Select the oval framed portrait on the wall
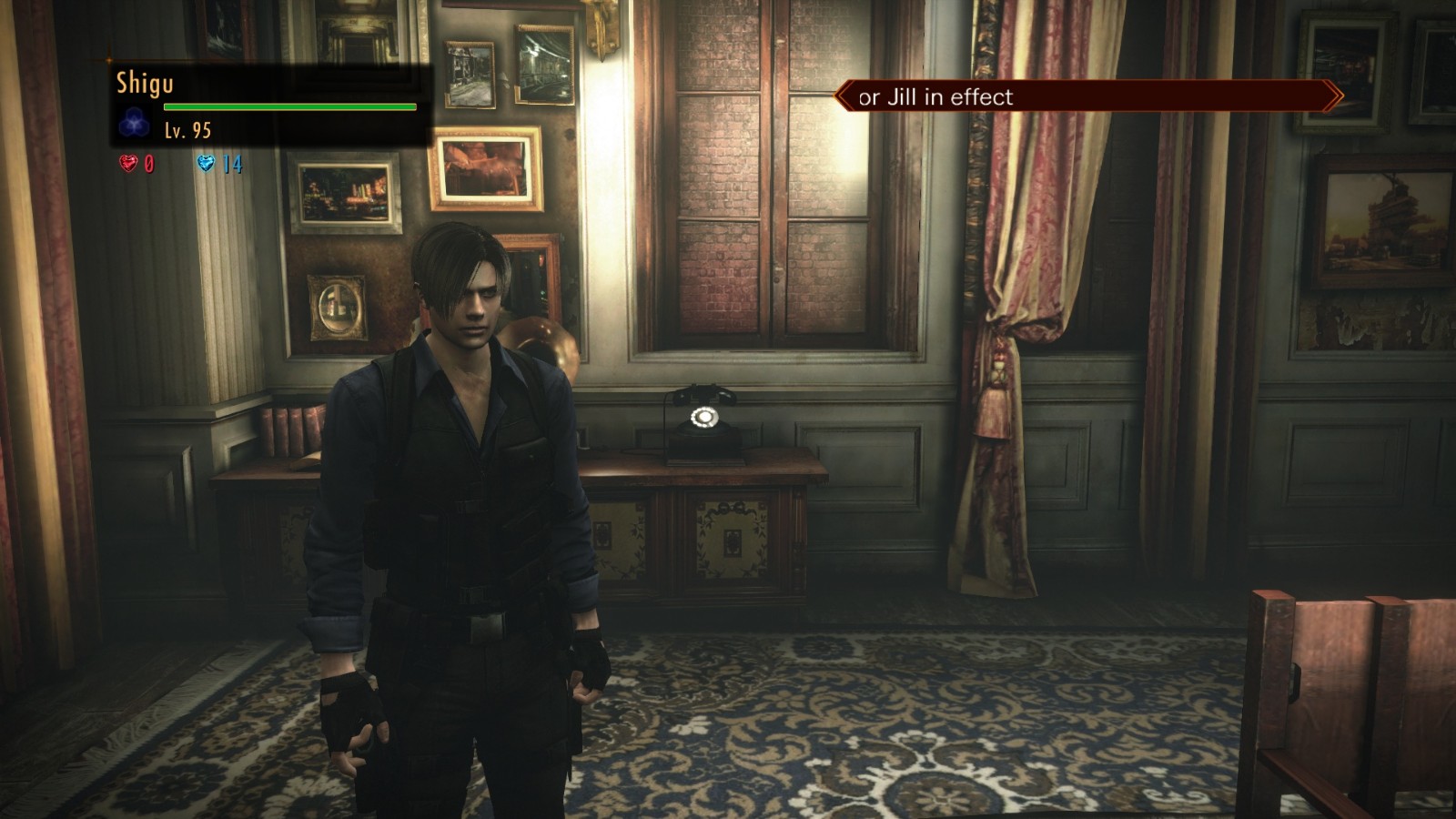The height and width of the screenshot is (819, 1456). coord(337,307)
